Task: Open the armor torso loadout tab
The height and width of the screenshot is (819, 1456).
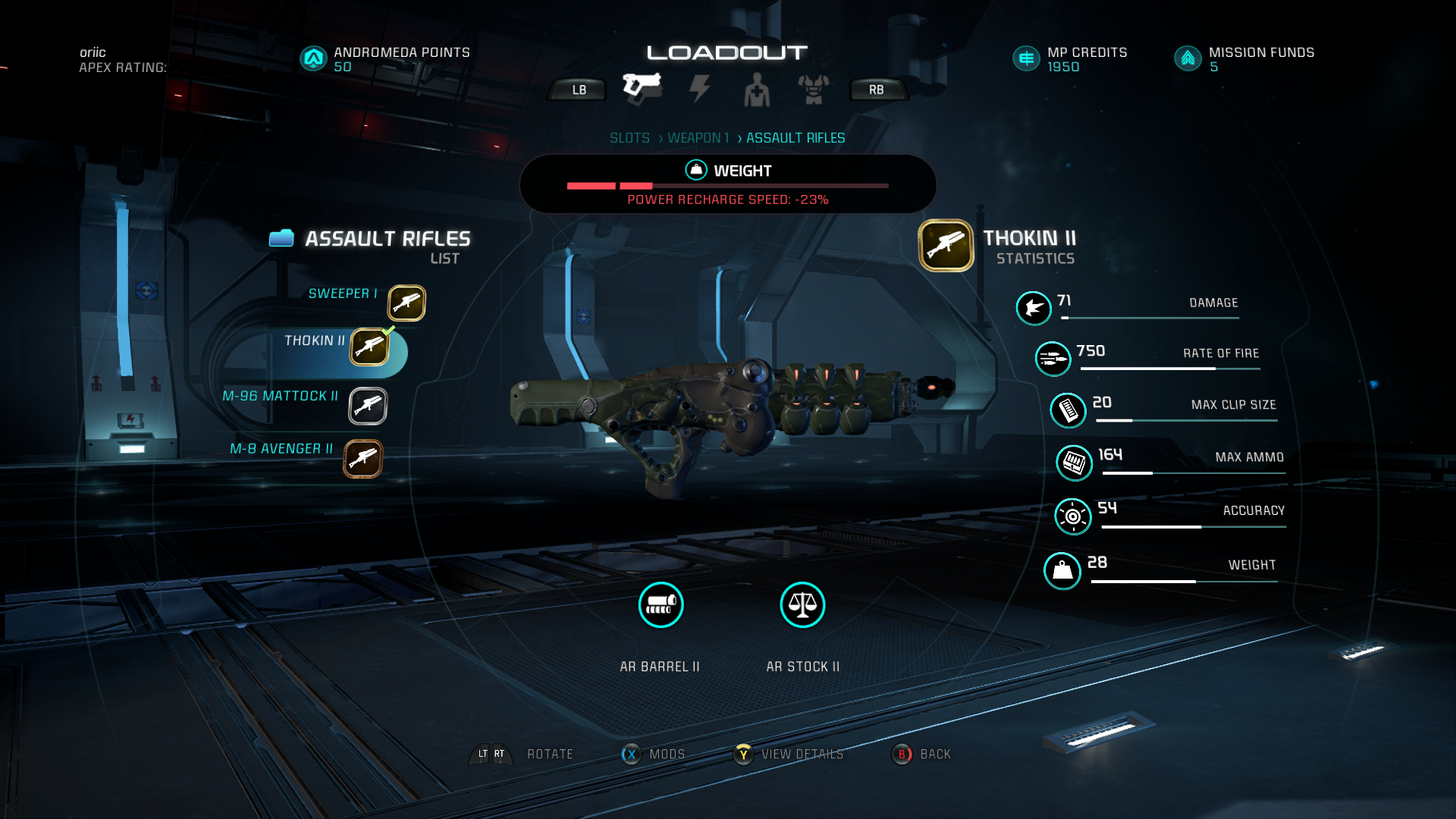Action: tap(813, 89)
